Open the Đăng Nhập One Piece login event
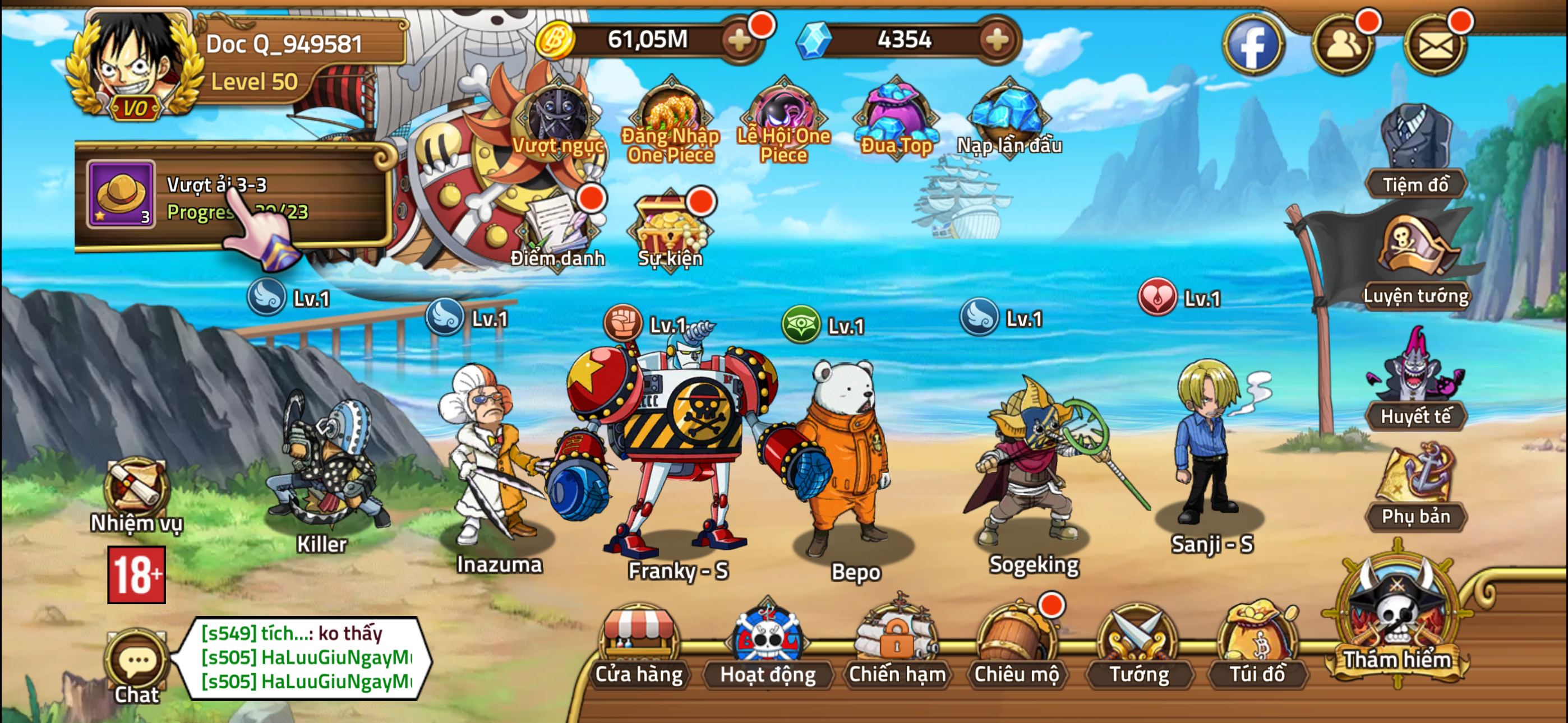The image size is (1568, 723). pyautogui.click(x=670, y=113)
